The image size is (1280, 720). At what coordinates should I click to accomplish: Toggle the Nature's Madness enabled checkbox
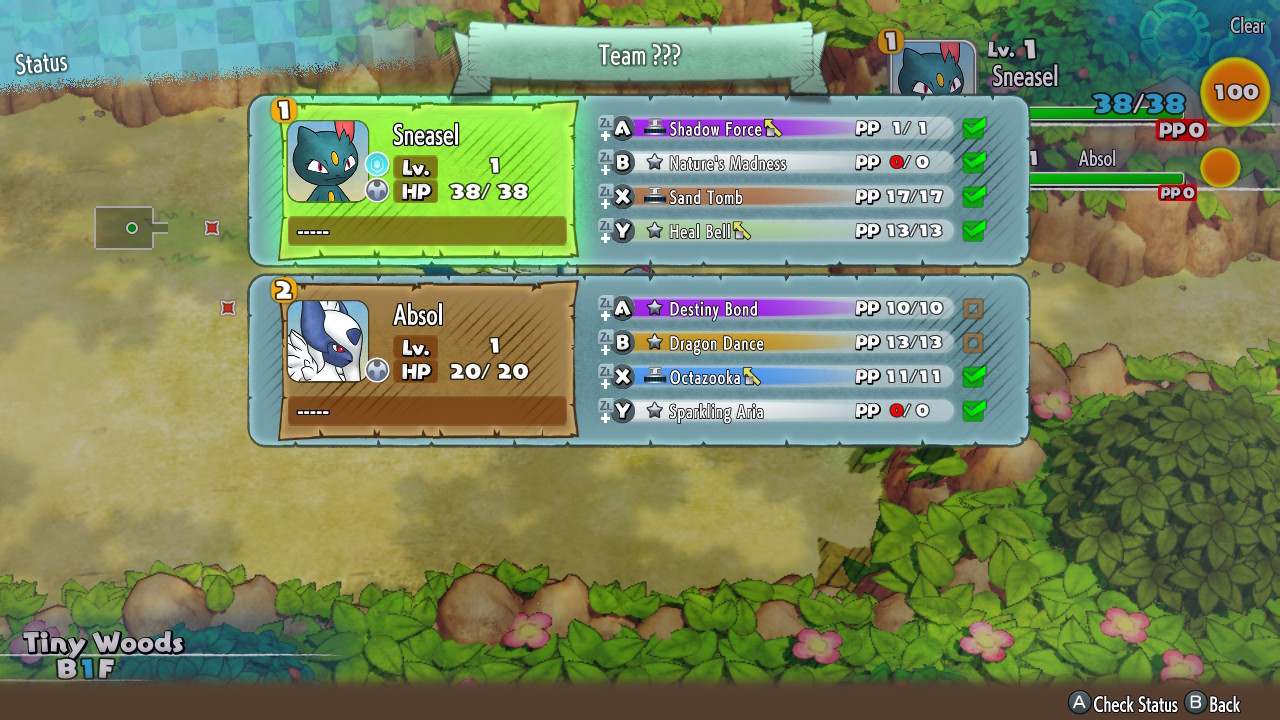click(973, 162)
